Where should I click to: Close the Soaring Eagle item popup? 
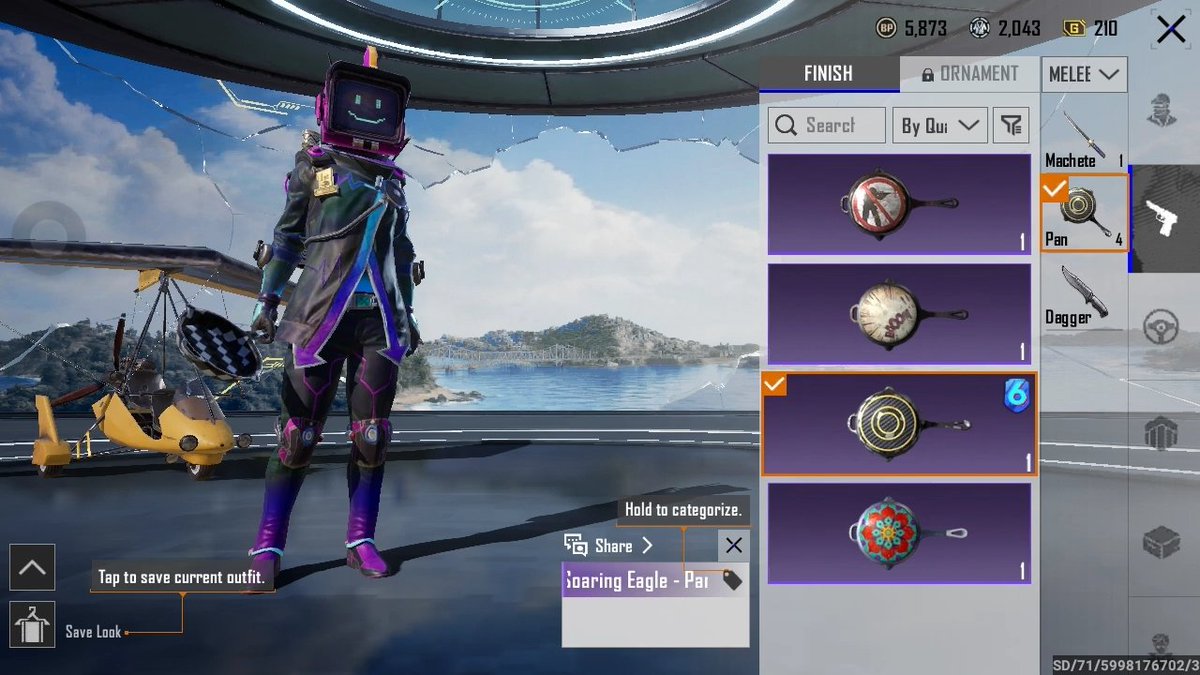click(x=733, y=545)
